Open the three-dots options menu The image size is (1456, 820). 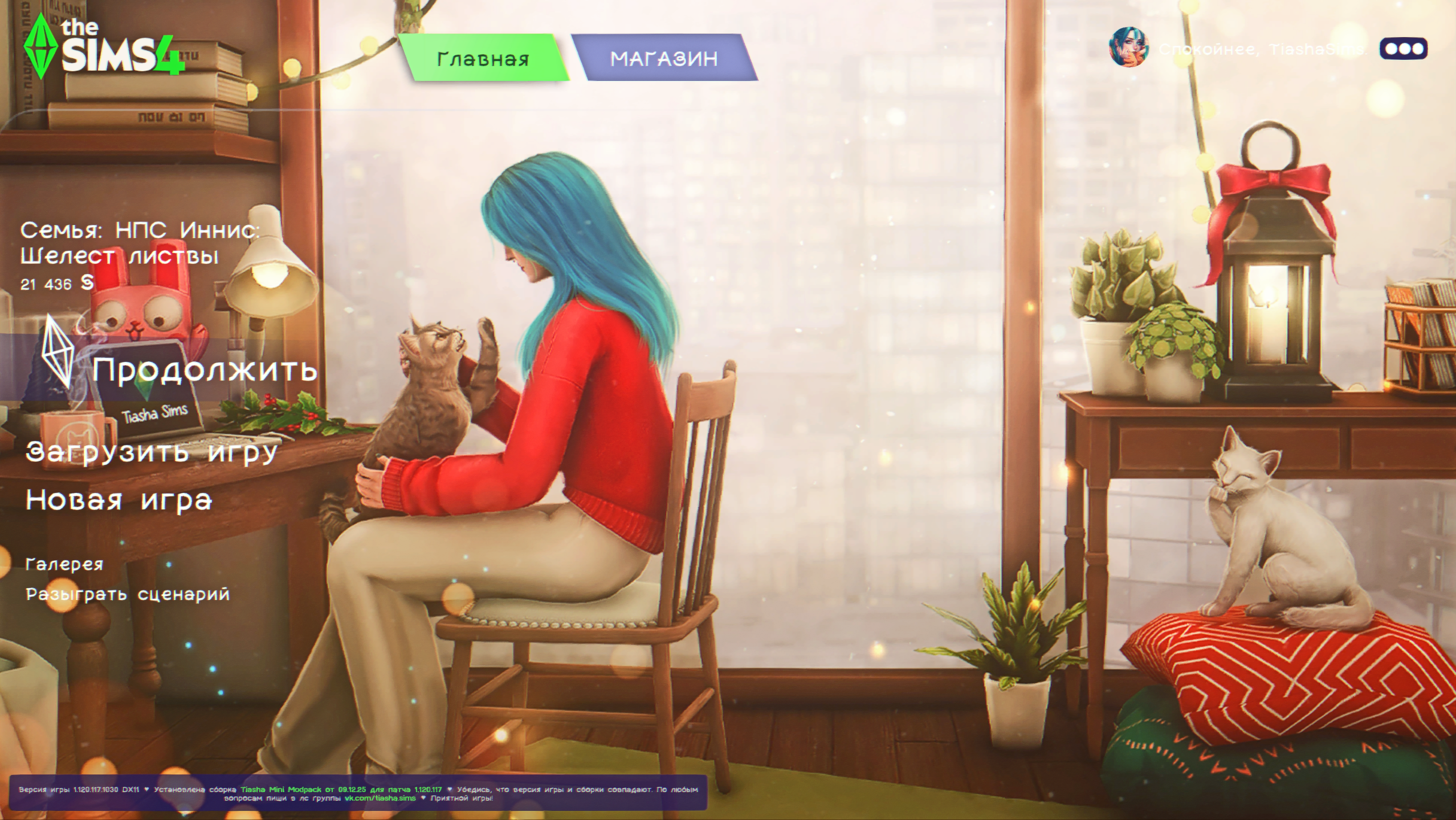(x=1404, y=49)
